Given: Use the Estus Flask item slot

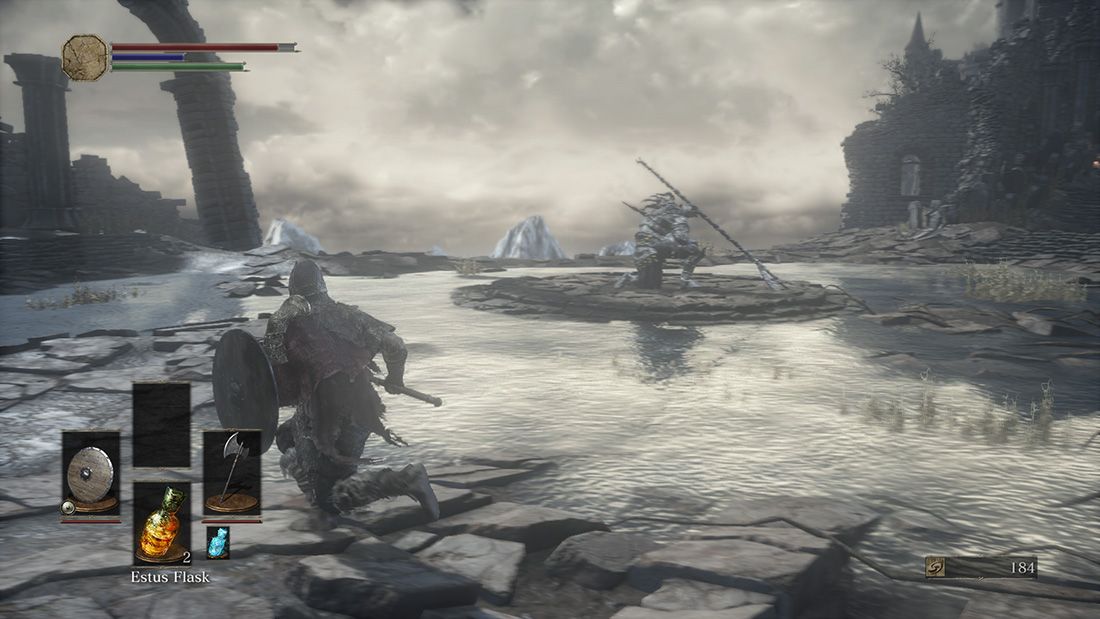Looking at the screenshot, I should click(x=162, y=524).
